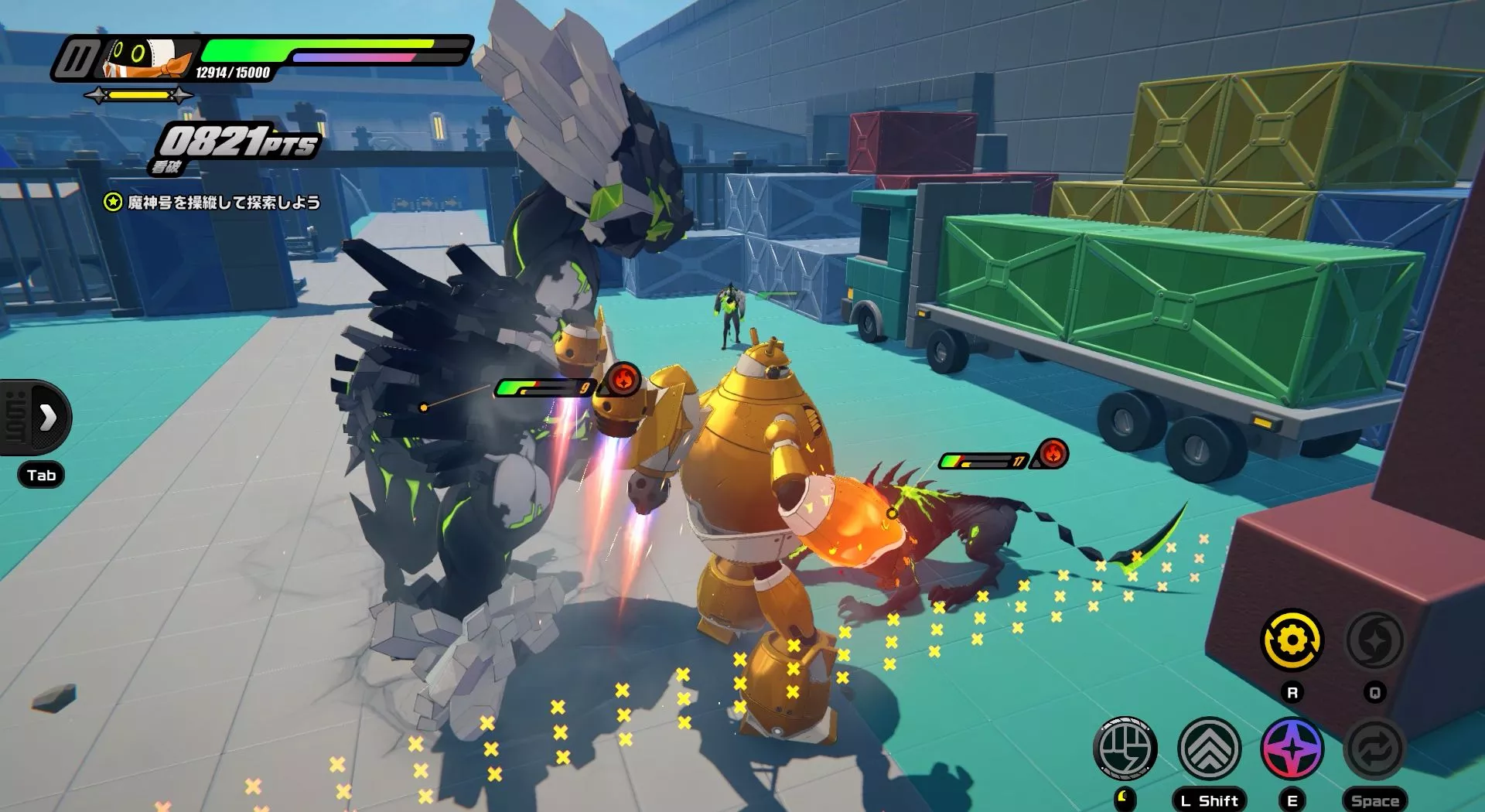The height and width of the screenshot is (812, 1485).
Task: Select the 魔神号 exploration objective tracker
Action: 213,203
